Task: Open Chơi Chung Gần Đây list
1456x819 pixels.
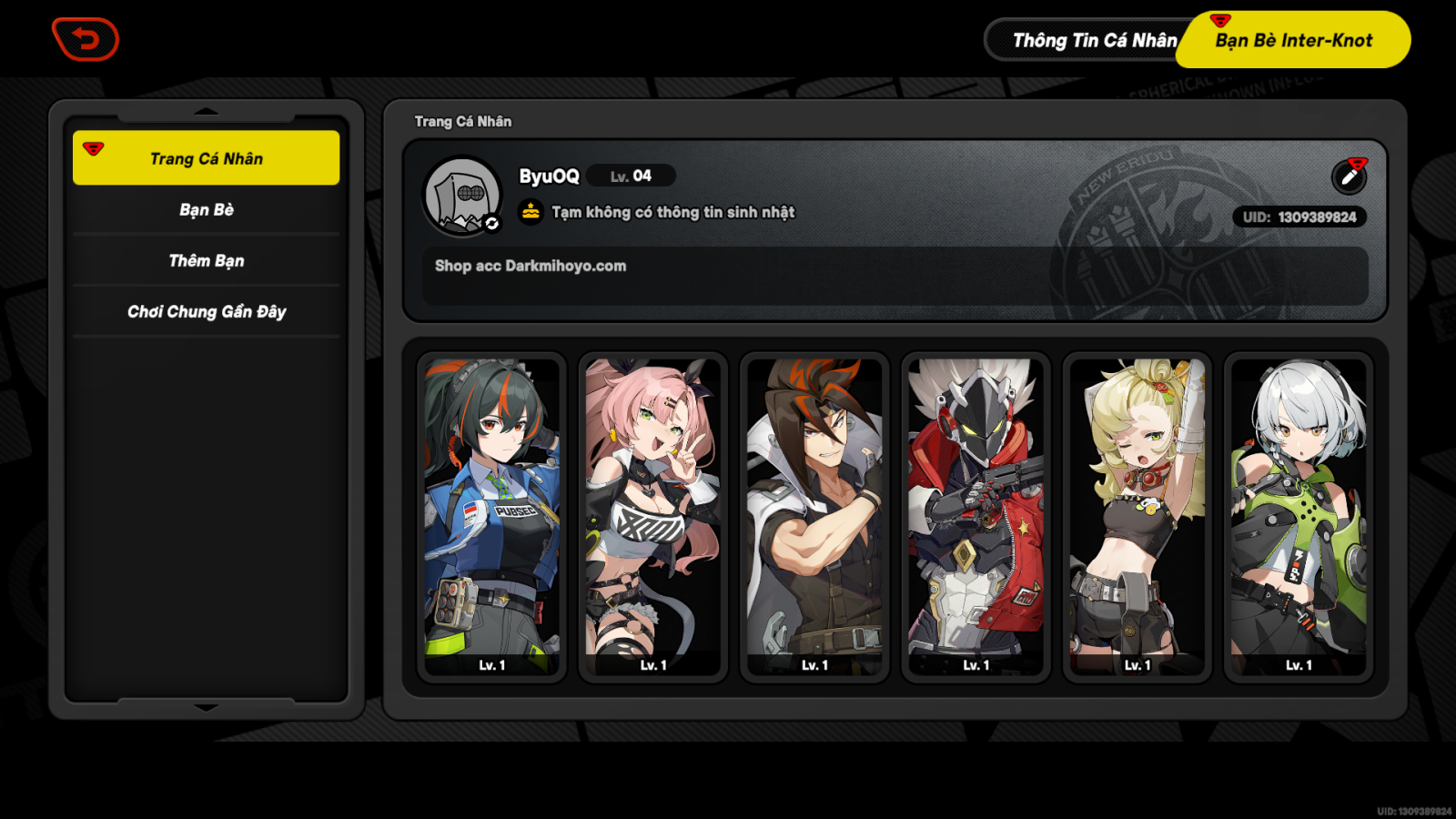Action: click(x=206, y=311)
